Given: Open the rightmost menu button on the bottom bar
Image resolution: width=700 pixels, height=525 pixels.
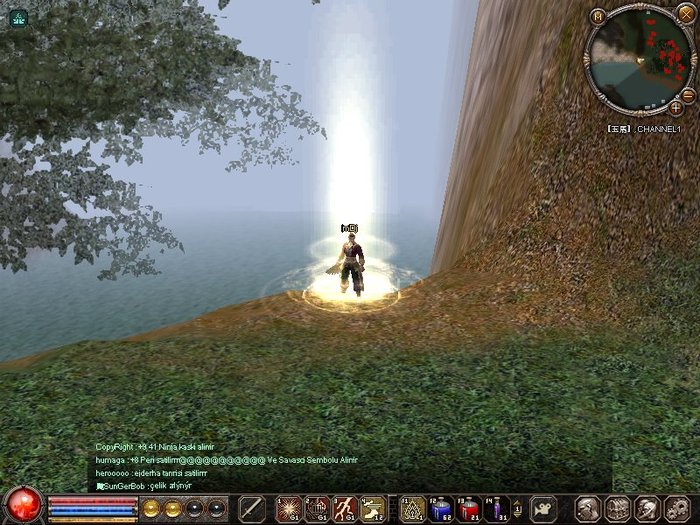Looking at the screenshot, I should 677,508.
